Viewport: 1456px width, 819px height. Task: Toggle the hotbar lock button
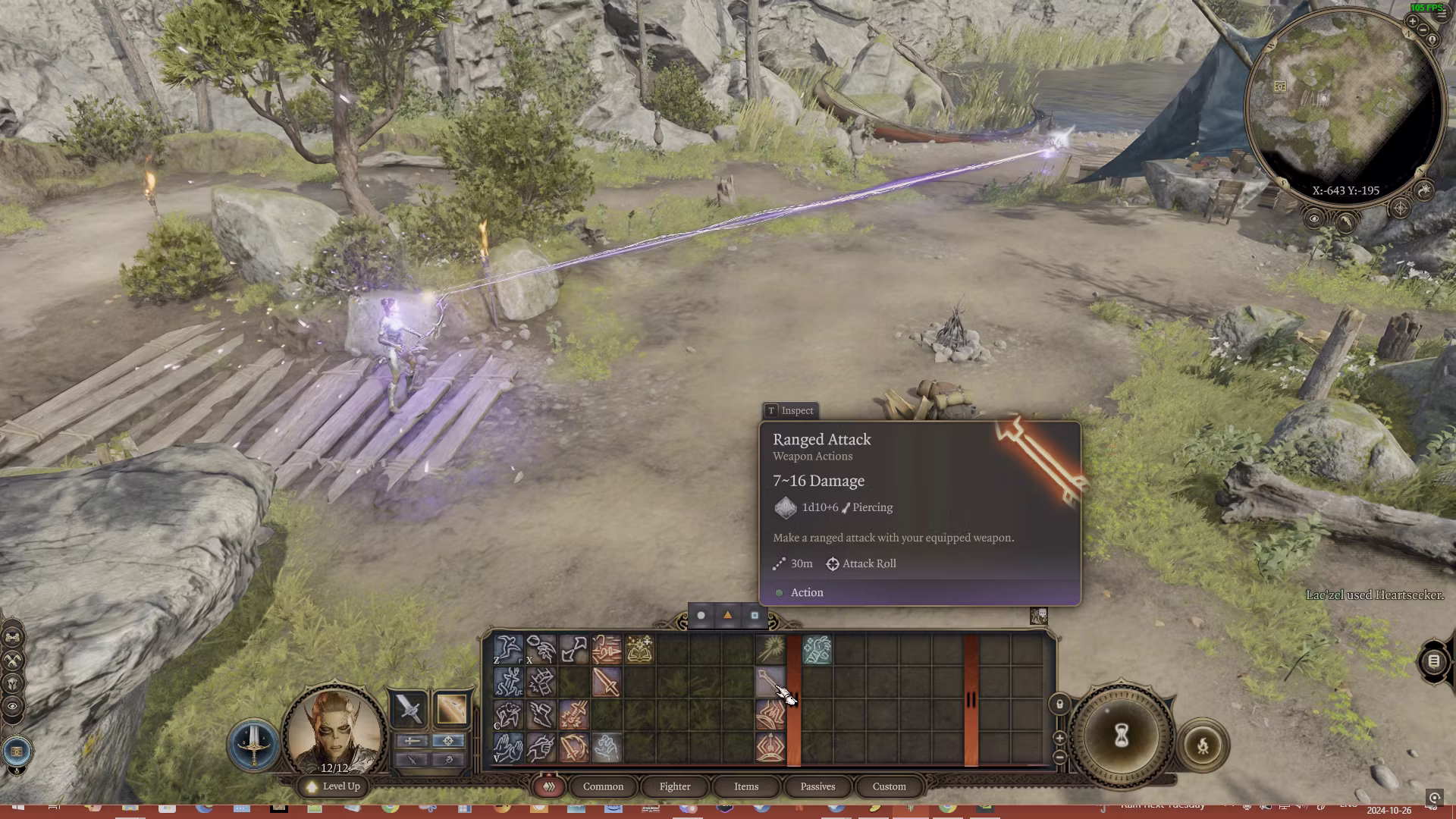point(1059,704)
